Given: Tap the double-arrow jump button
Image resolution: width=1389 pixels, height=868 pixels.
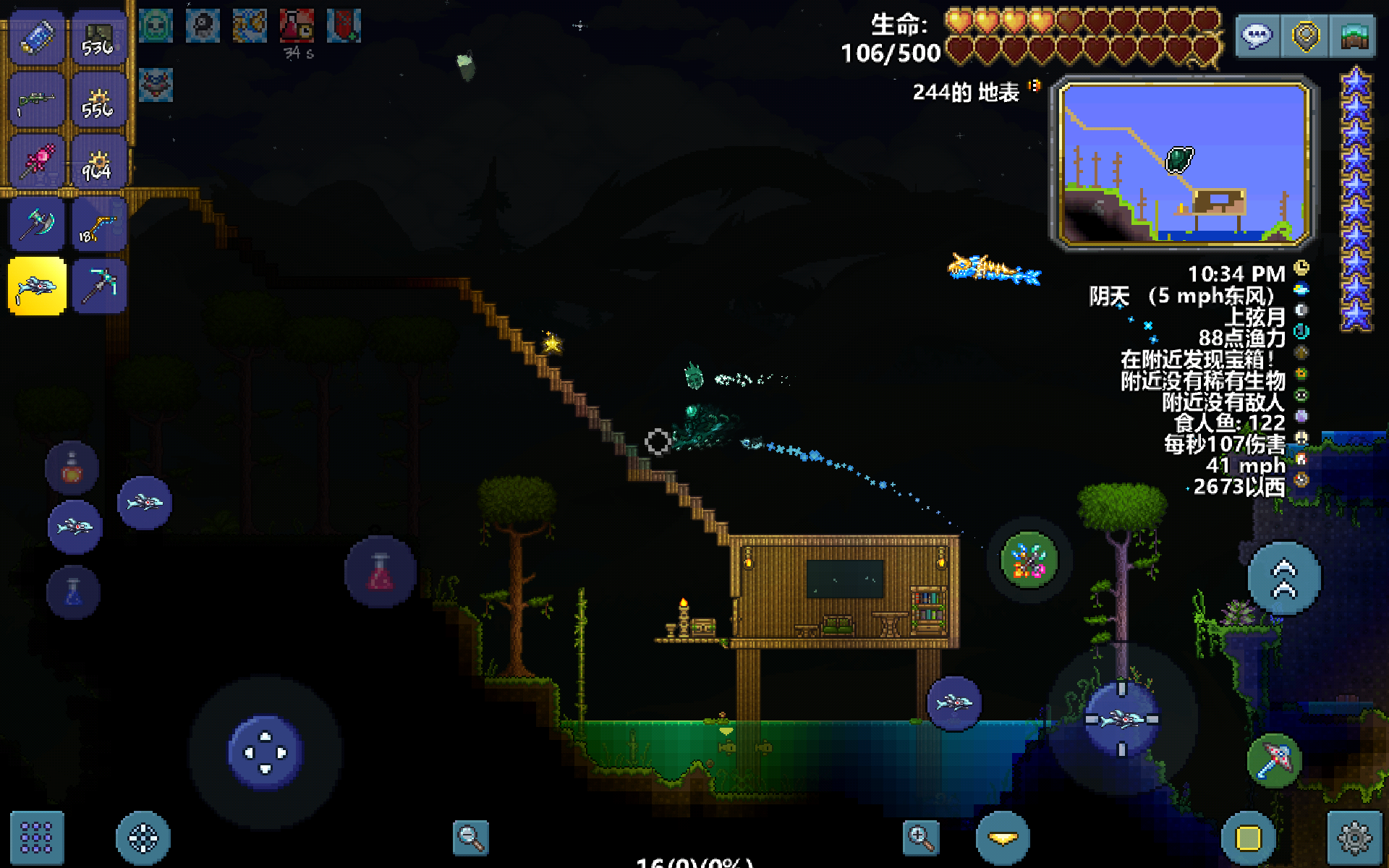Looking at the screenshot, I should (1284, 579).
